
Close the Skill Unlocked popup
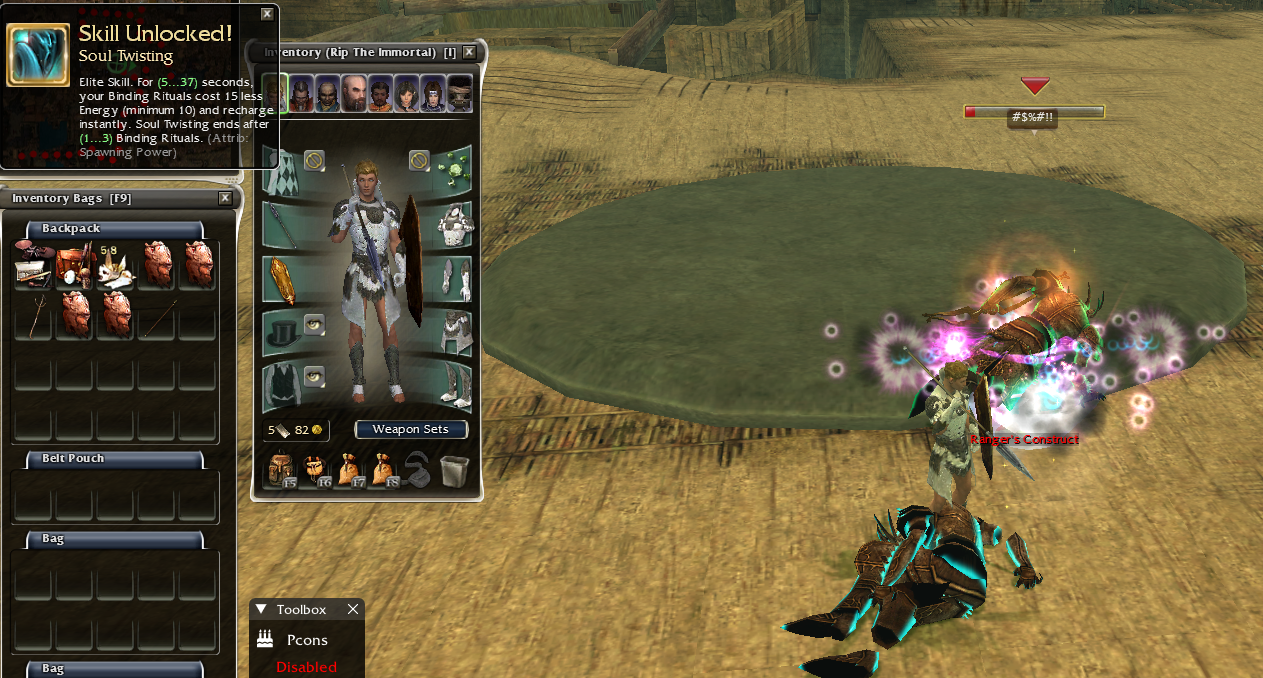click(x=267, y=14)
